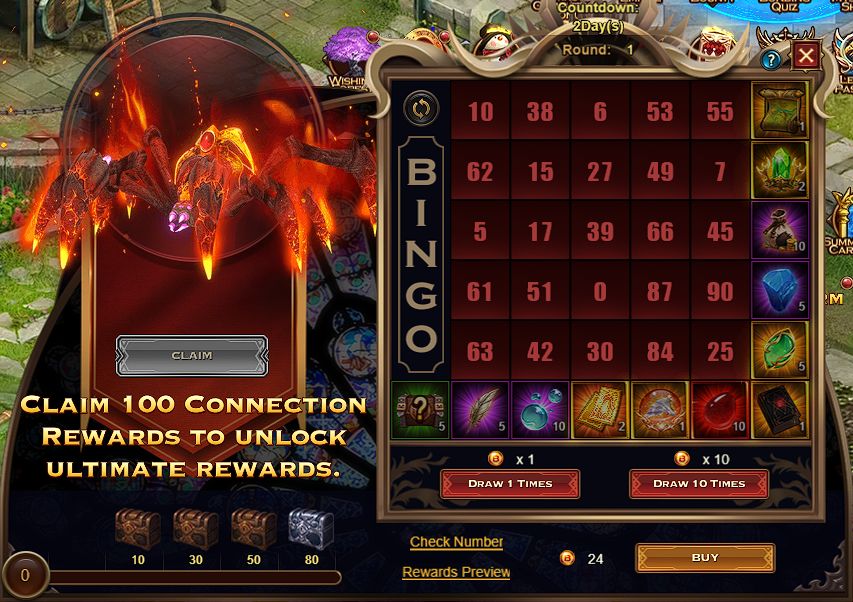The image size is (853, 602).
Task: Inspect the mystery box corner reward
Action: pos(419,411)
